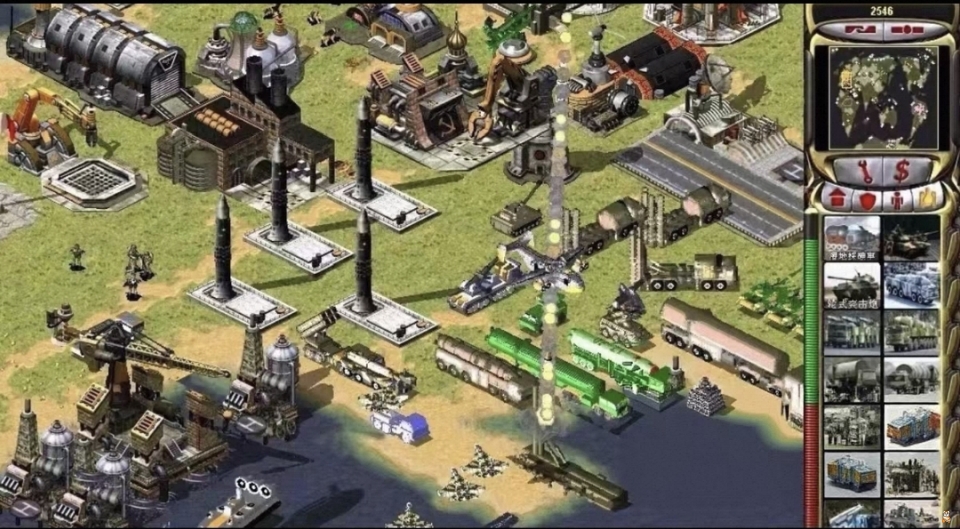Queue the camouflaged tank in the first row
Image resolution: width=960 pixels, height=529 pixels.
click(x=911, y=239)
